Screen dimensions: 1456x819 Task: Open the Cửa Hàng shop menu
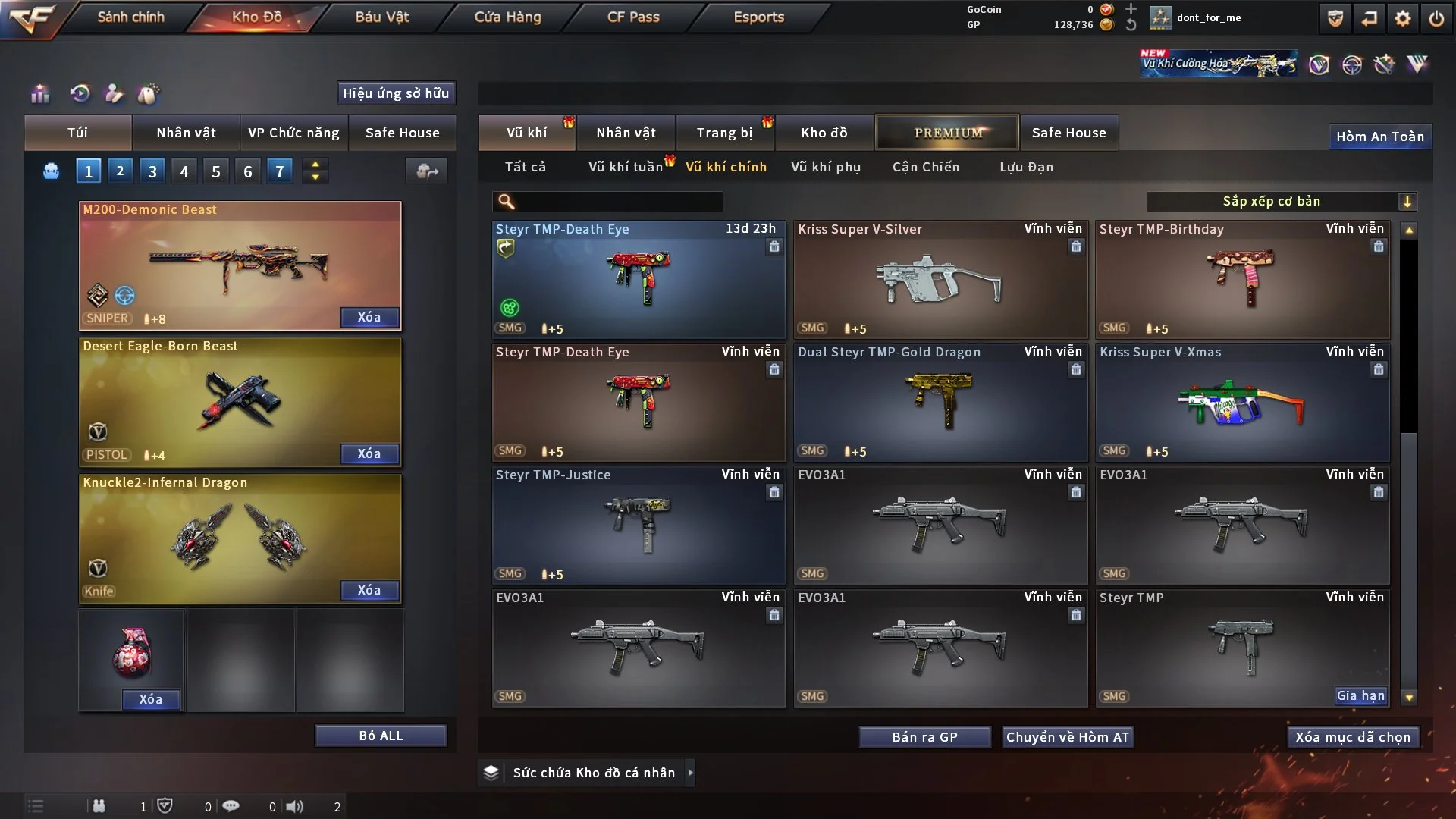pos(507,17)
